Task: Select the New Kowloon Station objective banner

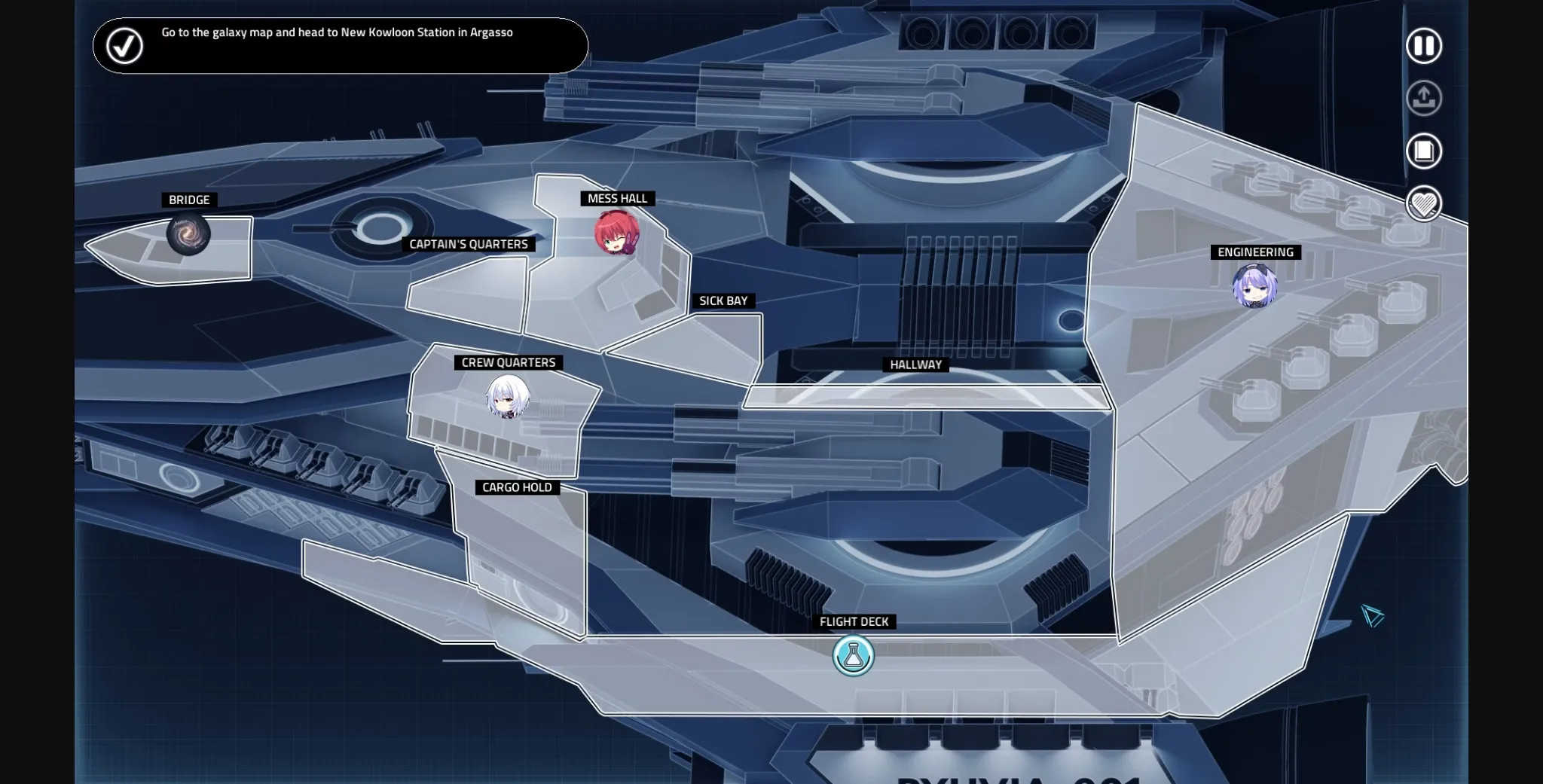Action: click(339, 46)
